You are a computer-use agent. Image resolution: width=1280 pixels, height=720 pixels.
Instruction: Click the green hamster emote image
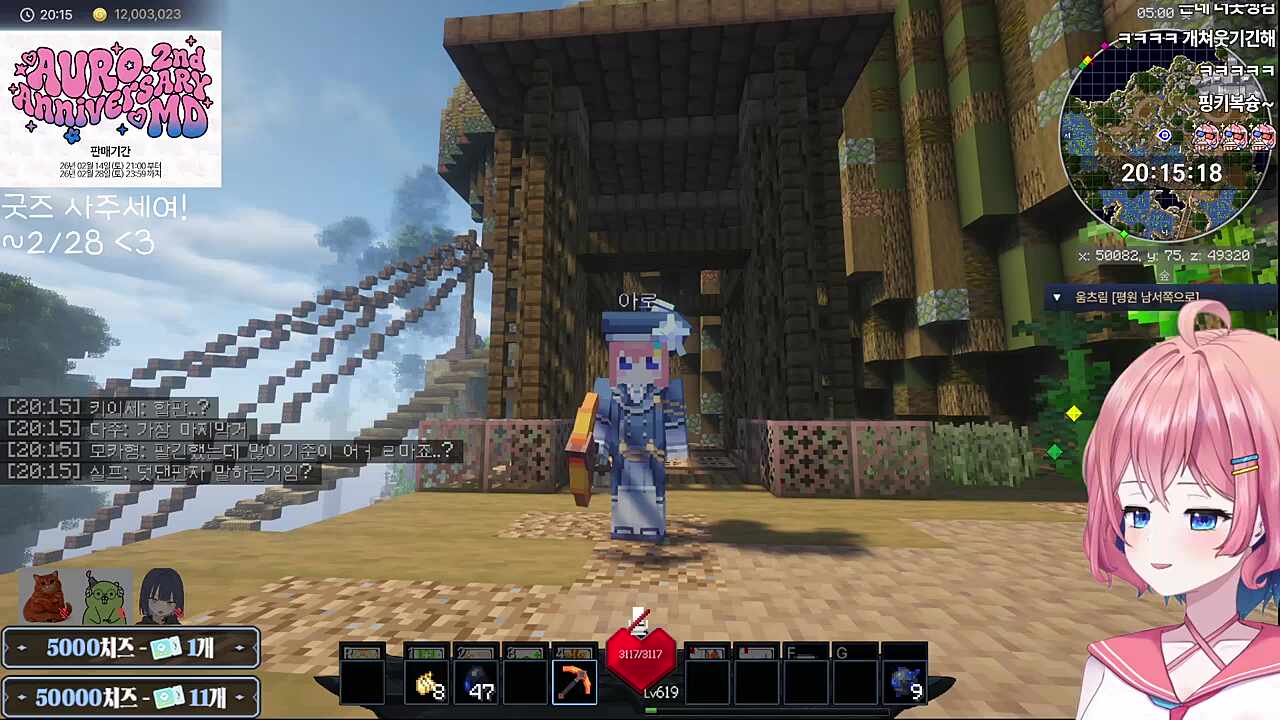(105, 597)
